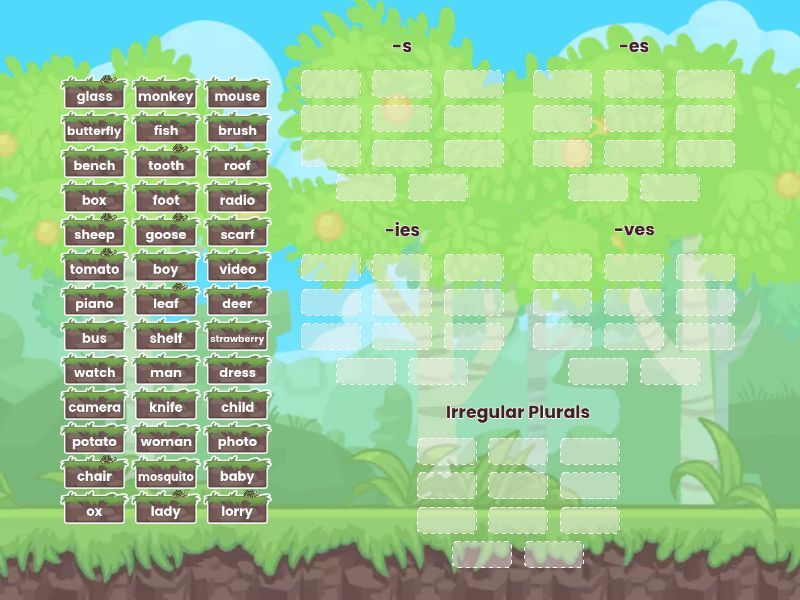Viewport: 800px width, 600px height.
Task: Choose the 'goose' word tile
Action: 166,235
